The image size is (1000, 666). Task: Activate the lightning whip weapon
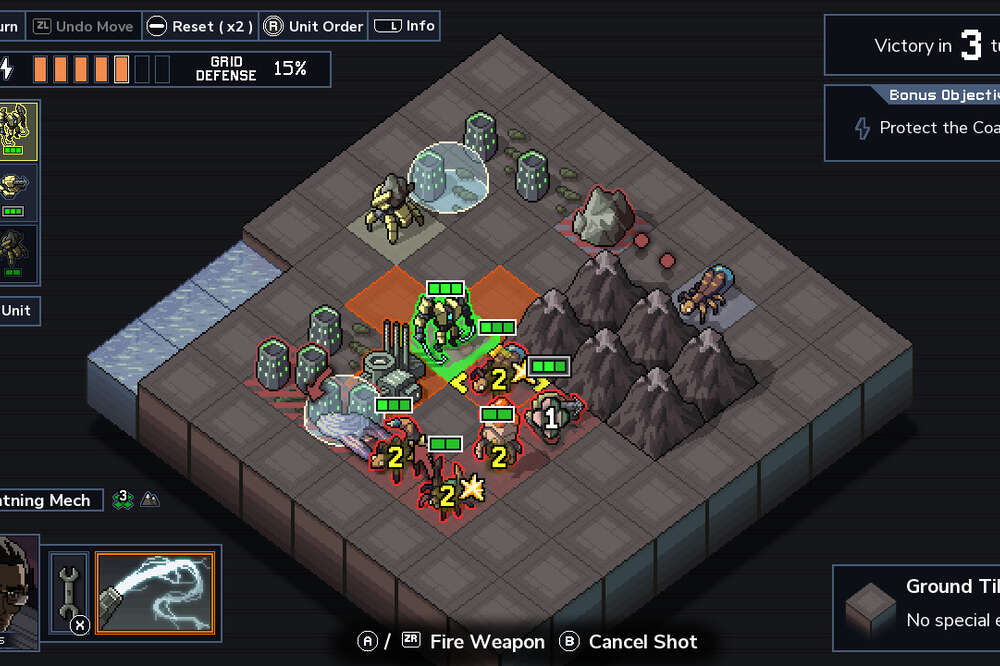click(155, 593)
